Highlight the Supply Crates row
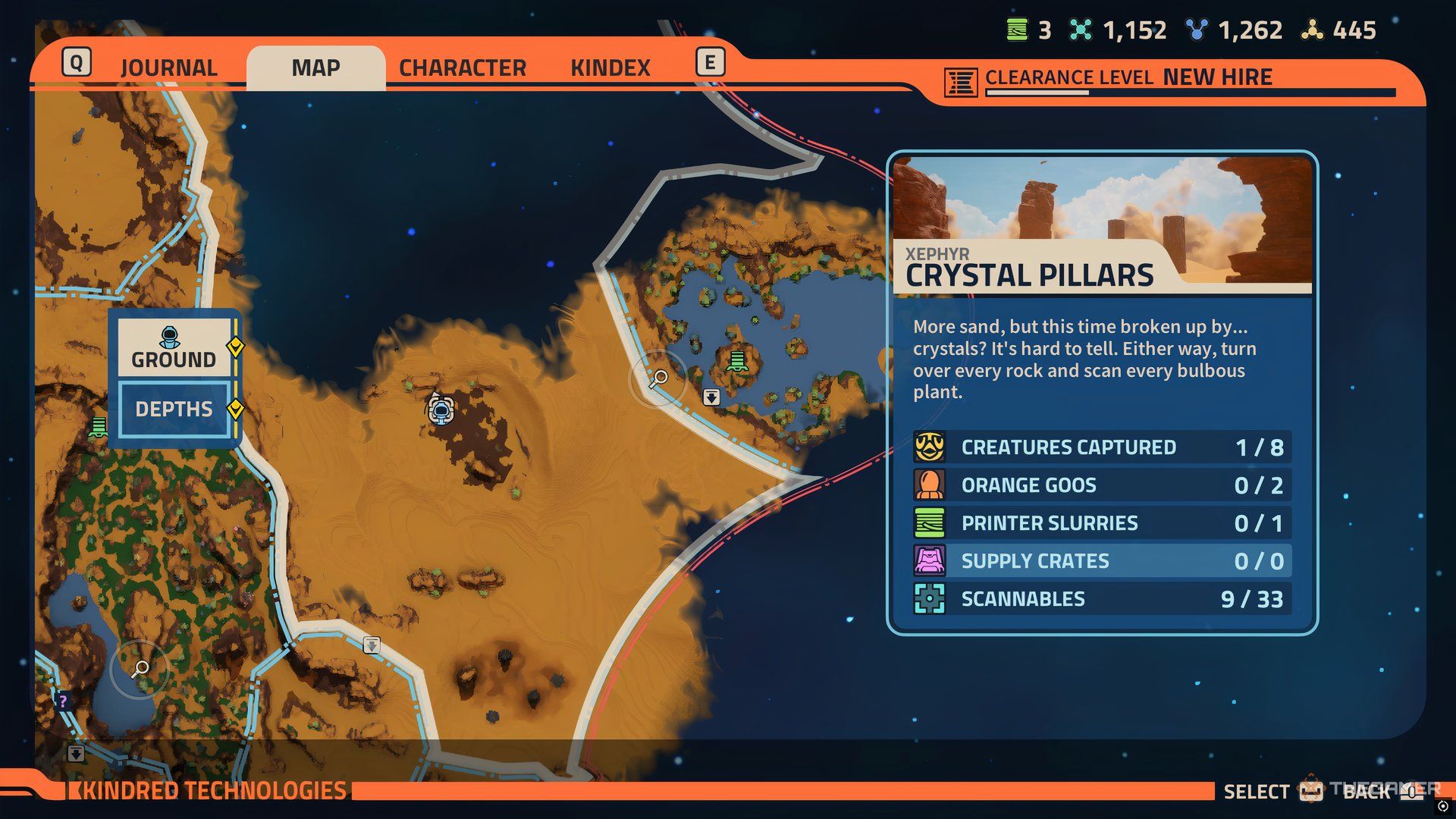The height and width of the screenshot is (819, 1456). 1102,561
